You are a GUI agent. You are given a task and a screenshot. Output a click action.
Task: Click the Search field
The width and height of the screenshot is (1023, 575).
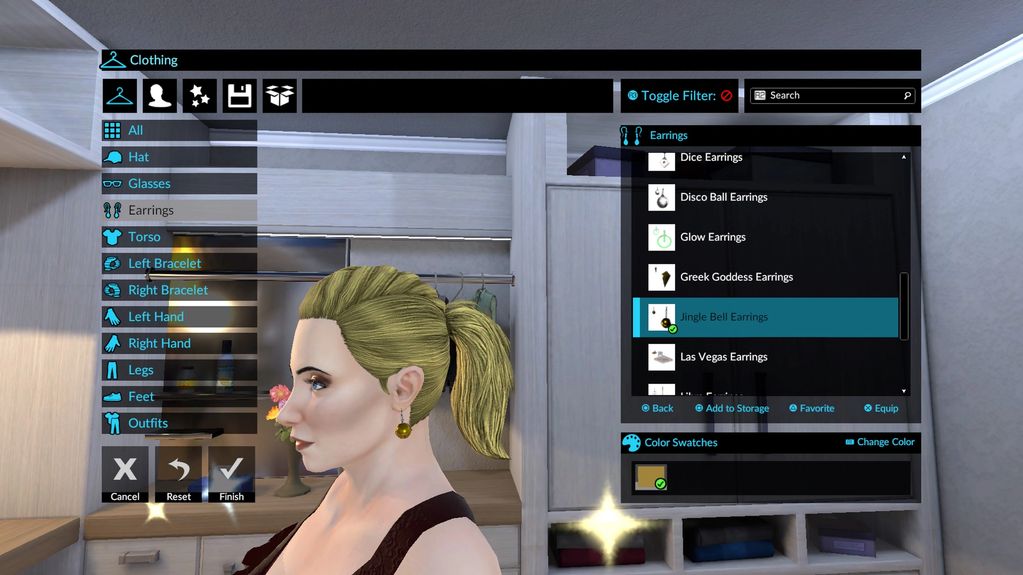click(x=832, y=95)
